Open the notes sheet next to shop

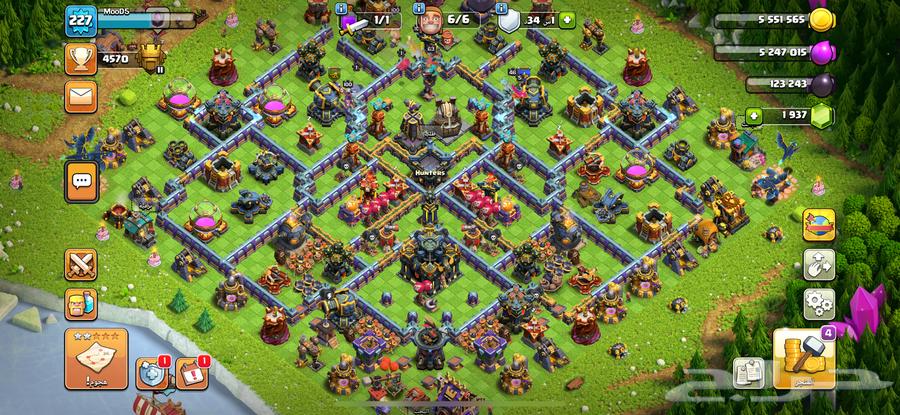coord(748,372)
